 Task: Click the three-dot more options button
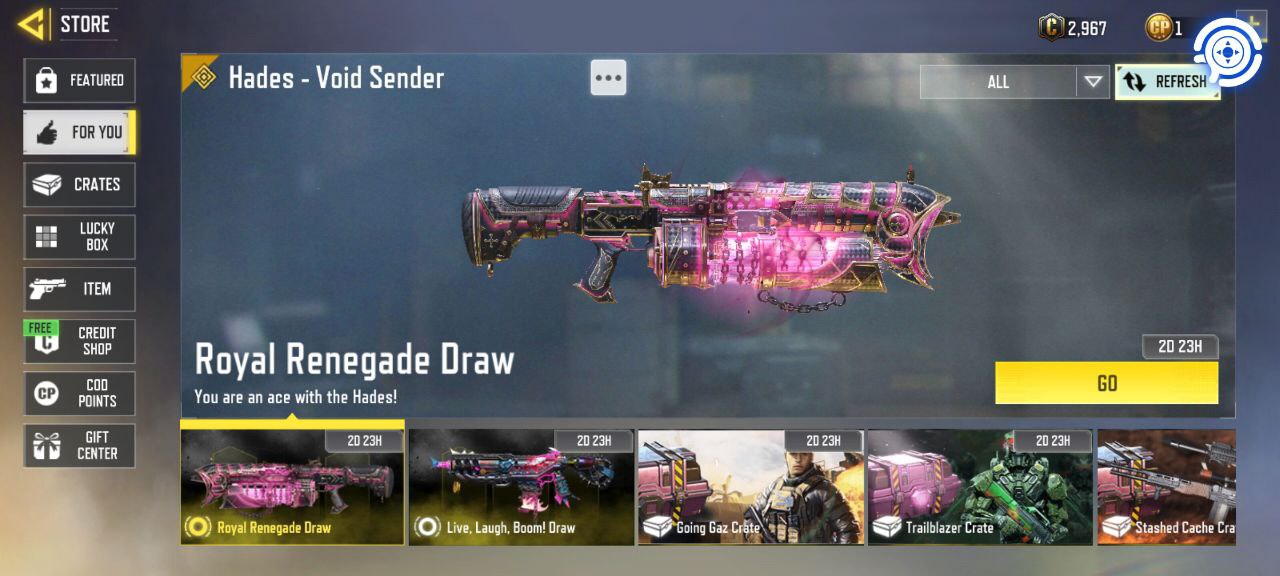click(x=608, y=77)
